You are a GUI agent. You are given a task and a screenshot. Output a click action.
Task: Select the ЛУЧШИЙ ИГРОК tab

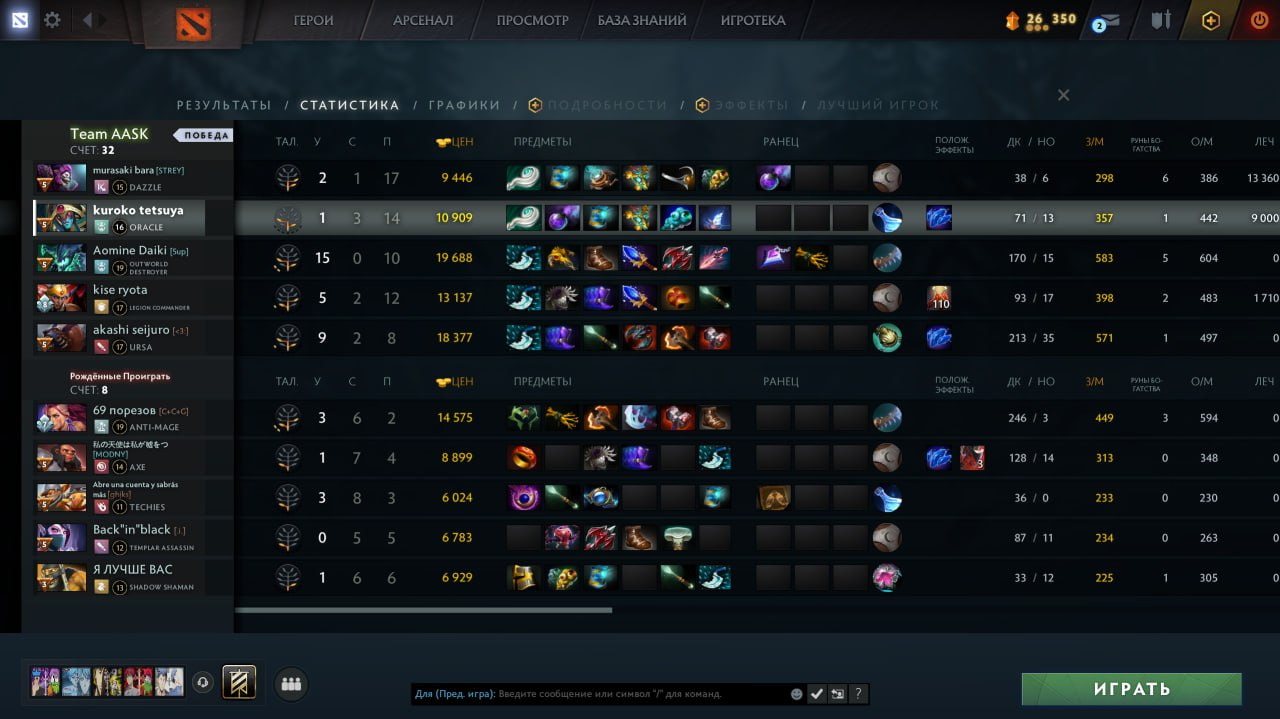pyautogui.click(x=878, y=105)
